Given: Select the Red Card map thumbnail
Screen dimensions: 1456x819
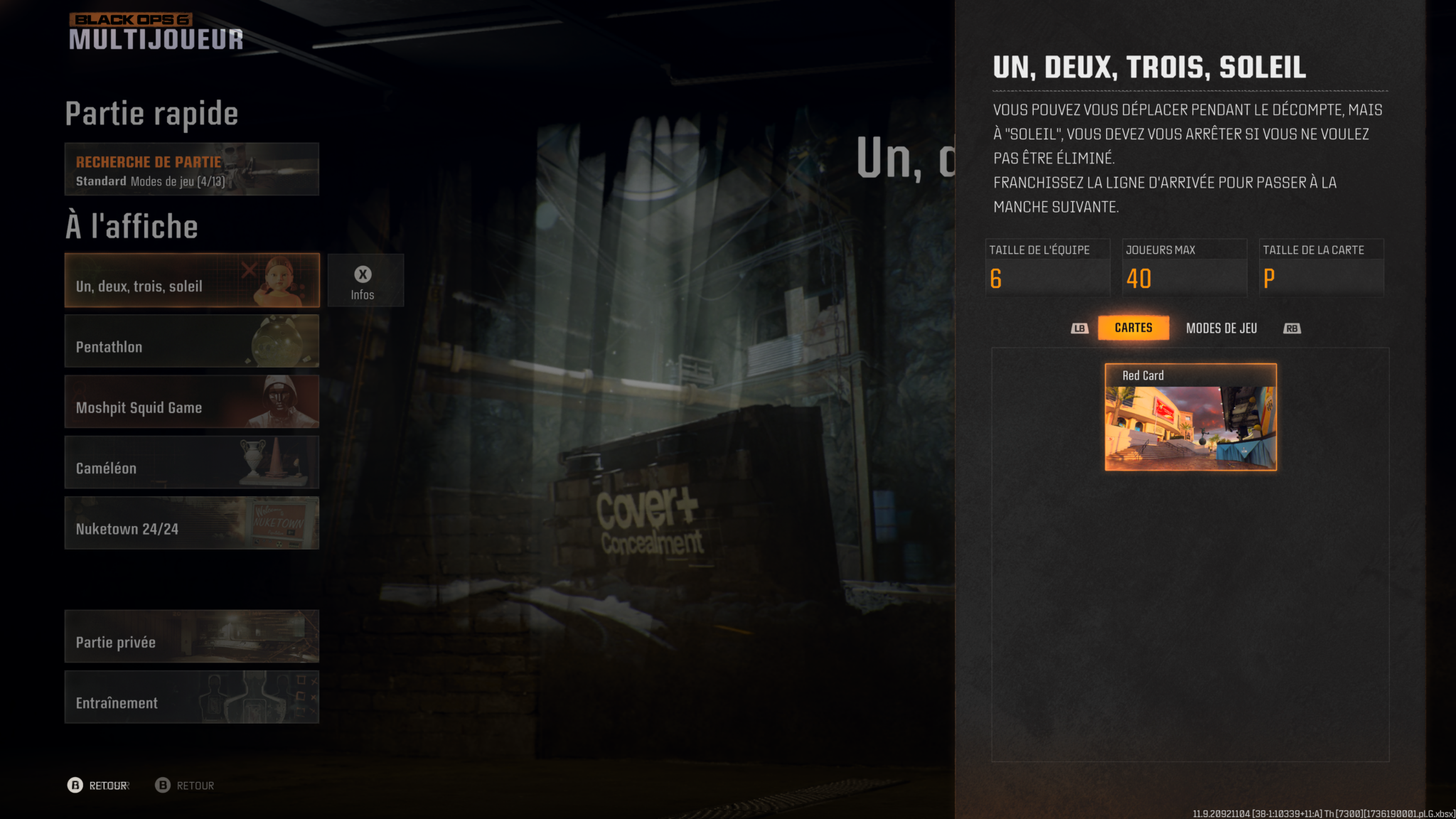Looking at the screenshot, I should point(1190,417).
